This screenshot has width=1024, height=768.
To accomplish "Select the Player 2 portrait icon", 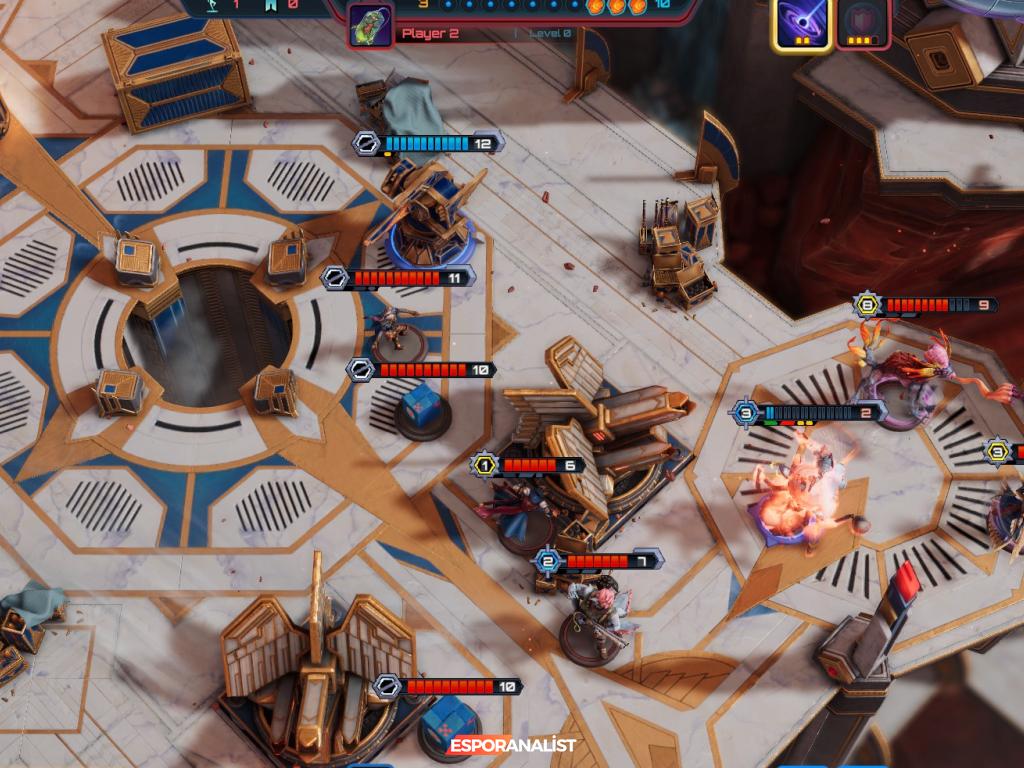I will [370, 25].
